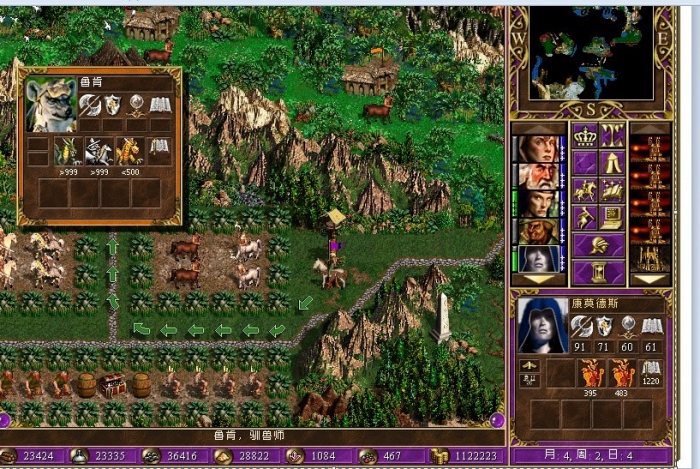
Task: Select next hero with the helmet button
Action: (598, 245)
